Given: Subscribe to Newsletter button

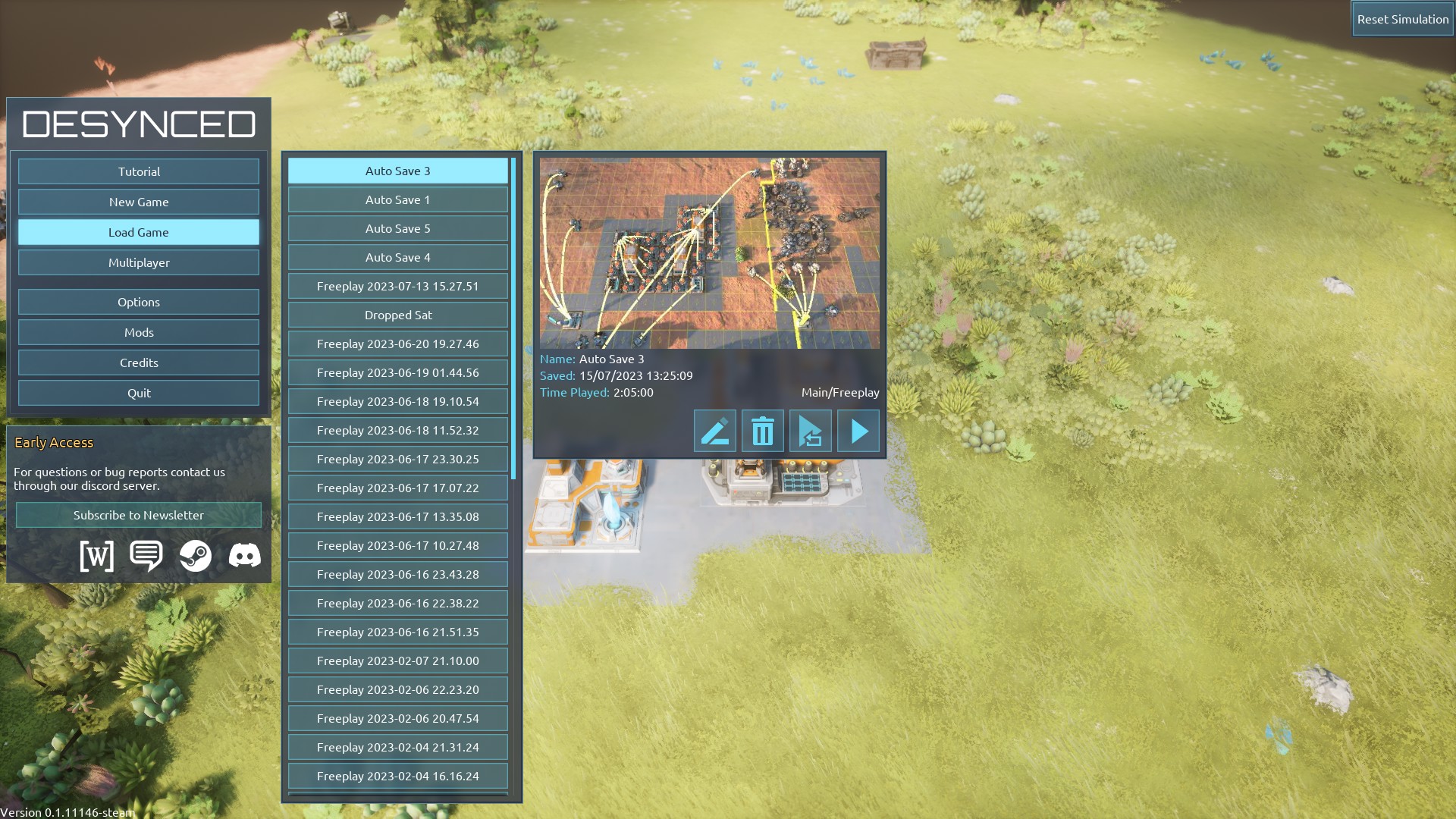Looking at the screenshot, I should tap(139, 515).
